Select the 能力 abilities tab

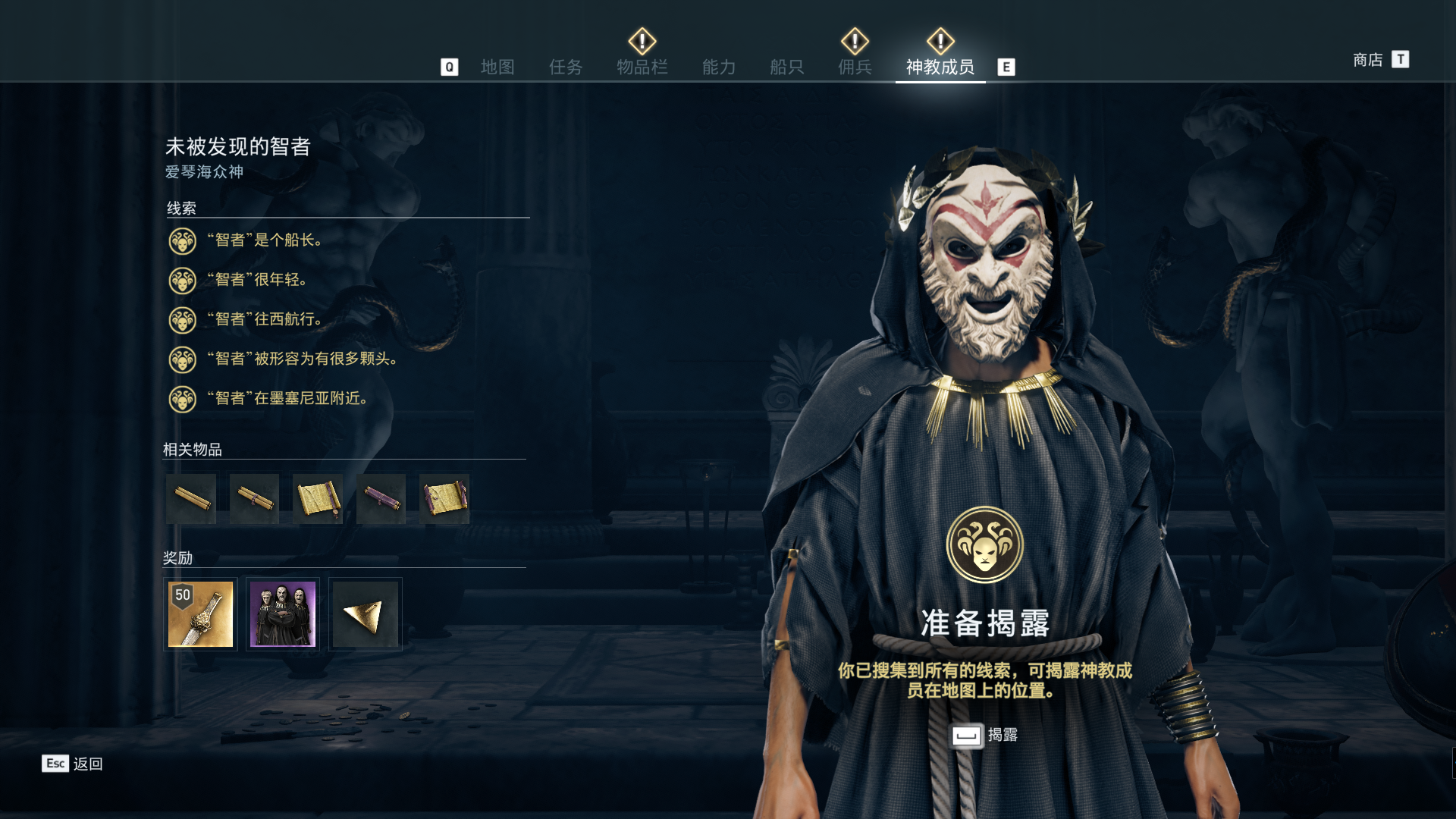[x=719, y=67]
